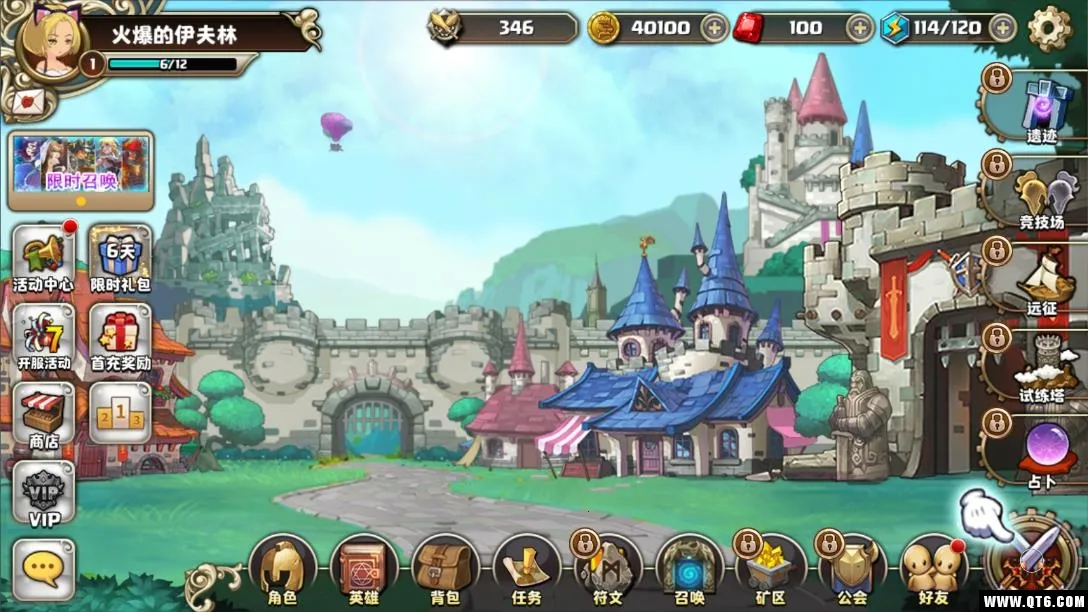This screenshot has height=612, width=1088.
Task: Claim 首充奖励 first recharge reward
Action: tap(121, 338)
